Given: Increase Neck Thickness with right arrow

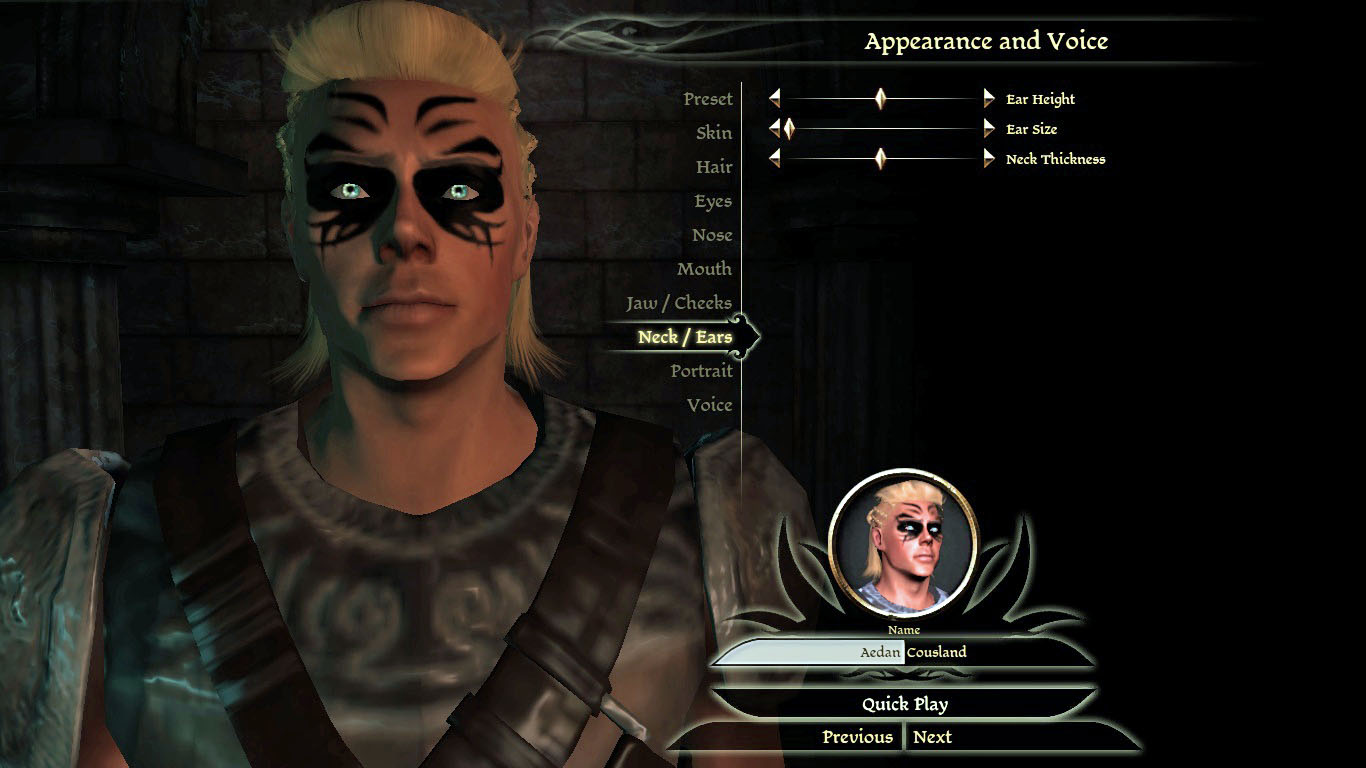Looking at the screenshot, I should pyautogui.click(x=989, y=159).
